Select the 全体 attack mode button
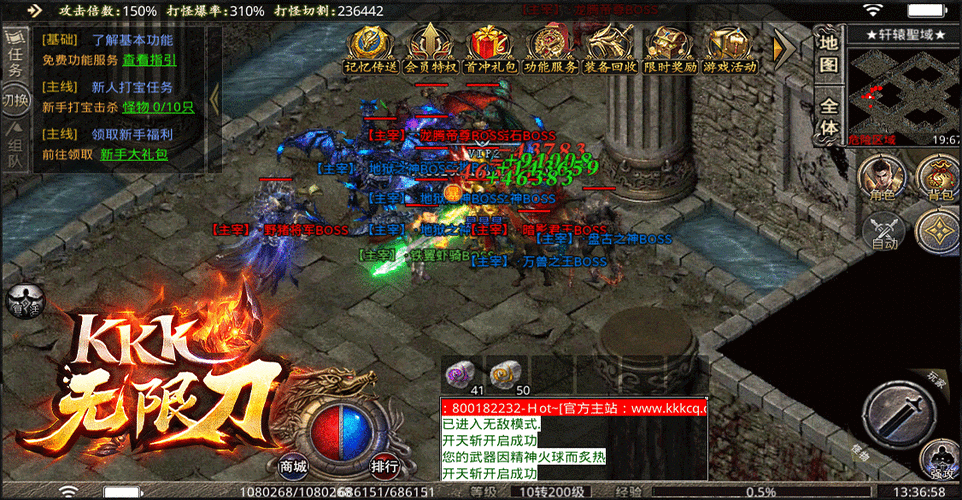Viewport: 962px width, 500px height. (829, 116)
